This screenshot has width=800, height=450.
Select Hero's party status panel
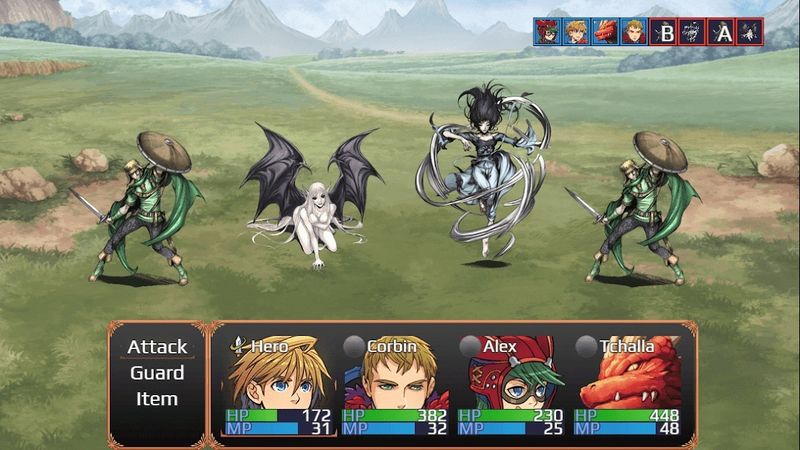point(268,385)
